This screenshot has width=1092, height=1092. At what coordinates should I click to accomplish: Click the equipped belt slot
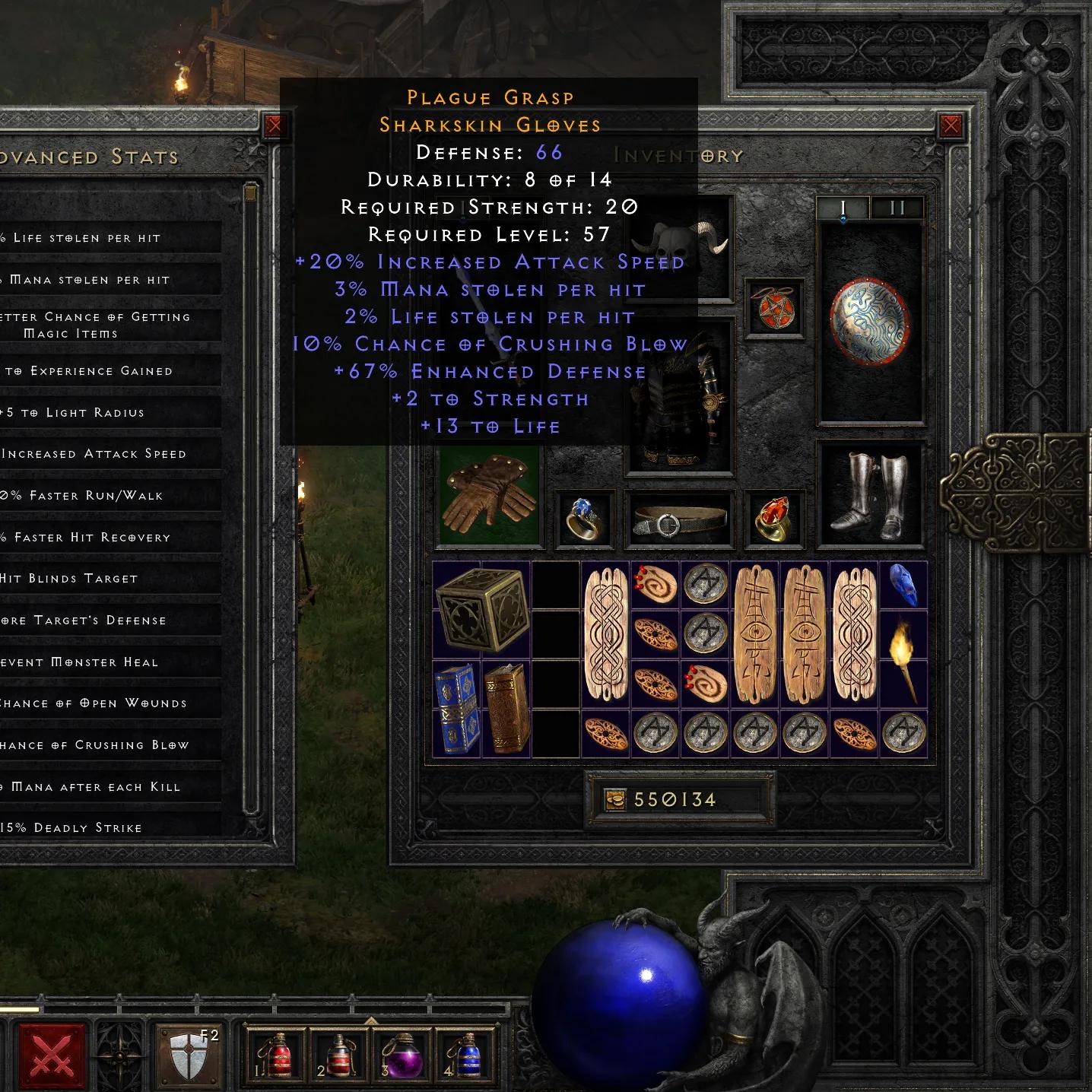[x=678, y=520]
